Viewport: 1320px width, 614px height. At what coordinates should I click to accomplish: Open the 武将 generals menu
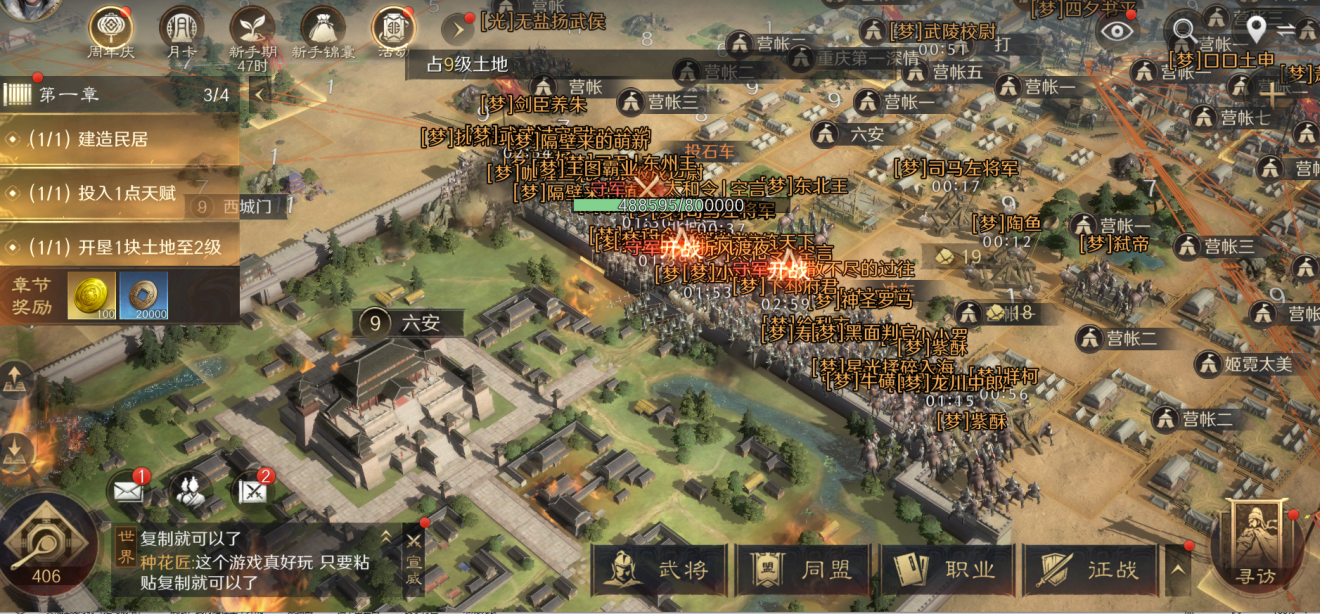coord(661,570)
